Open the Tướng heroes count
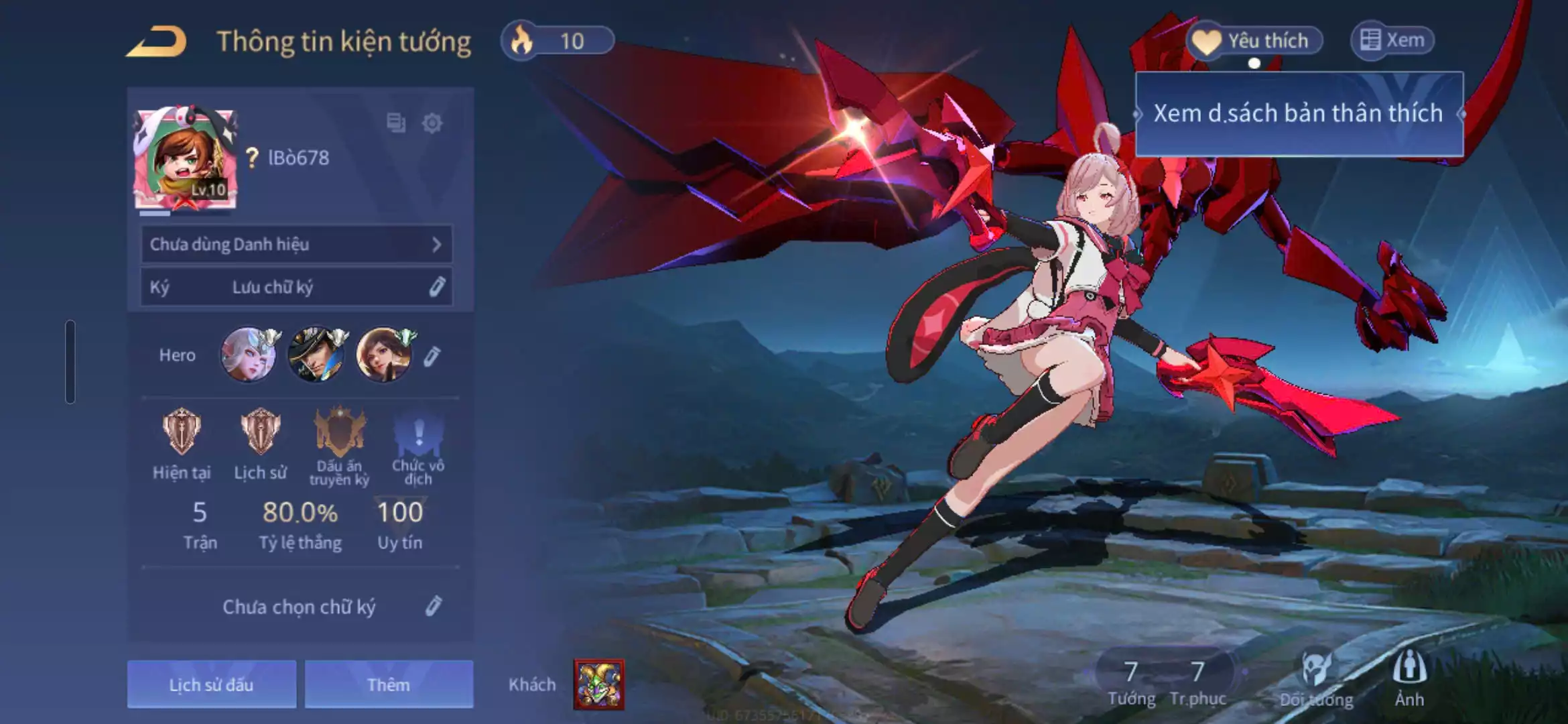This screenshot has width=1568, height=724. tap(1131, 682)
